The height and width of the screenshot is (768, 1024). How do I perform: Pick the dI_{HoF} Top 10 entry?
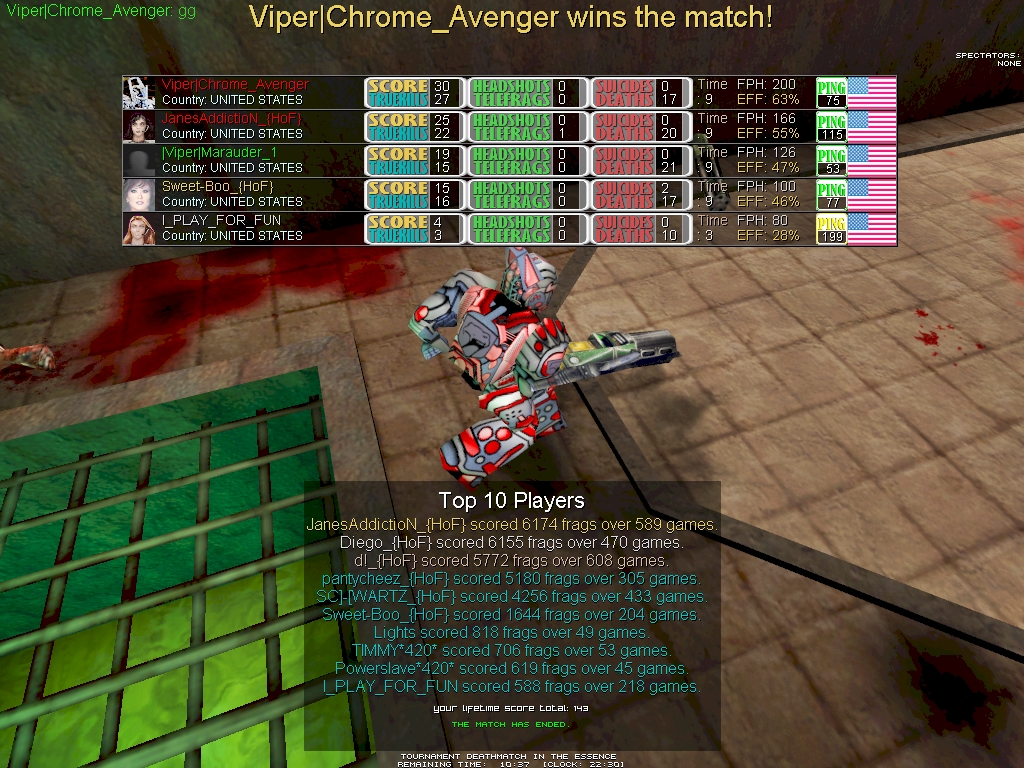point(511,560)
